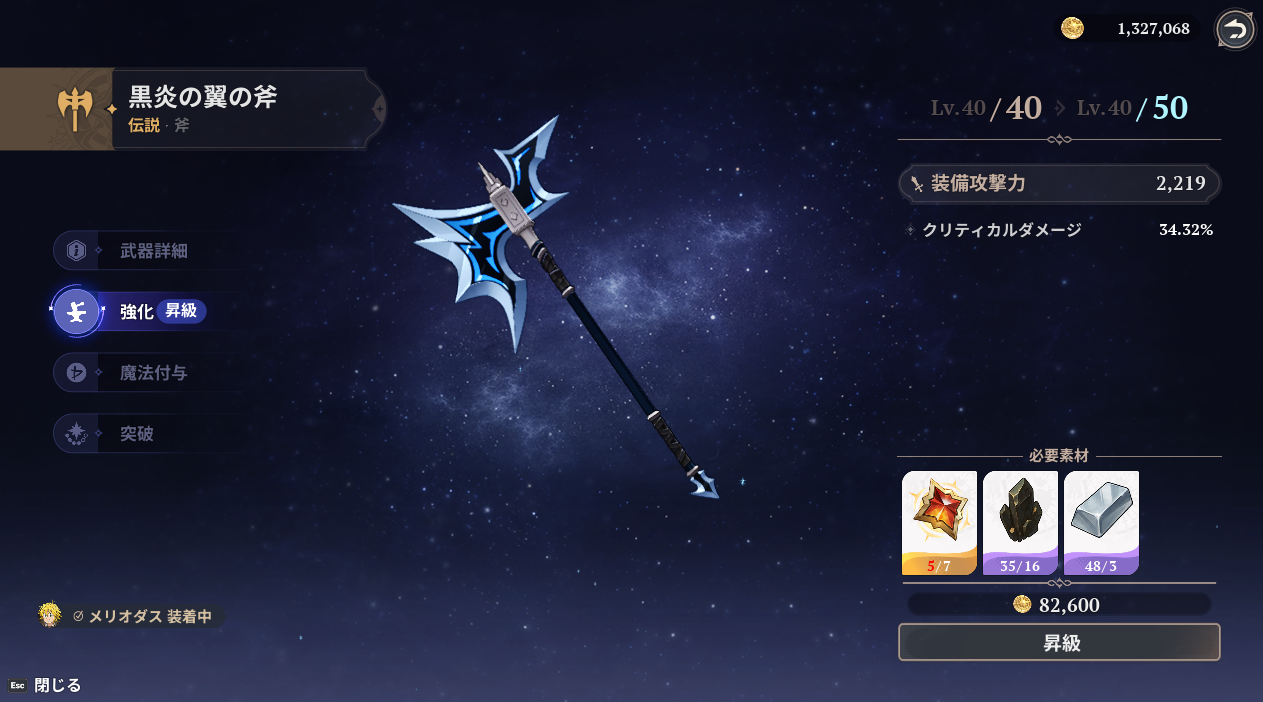This screenshot has height=702, width=1263.
Task: Go back using the return arrow button
Action: [x=1235, y=30]
